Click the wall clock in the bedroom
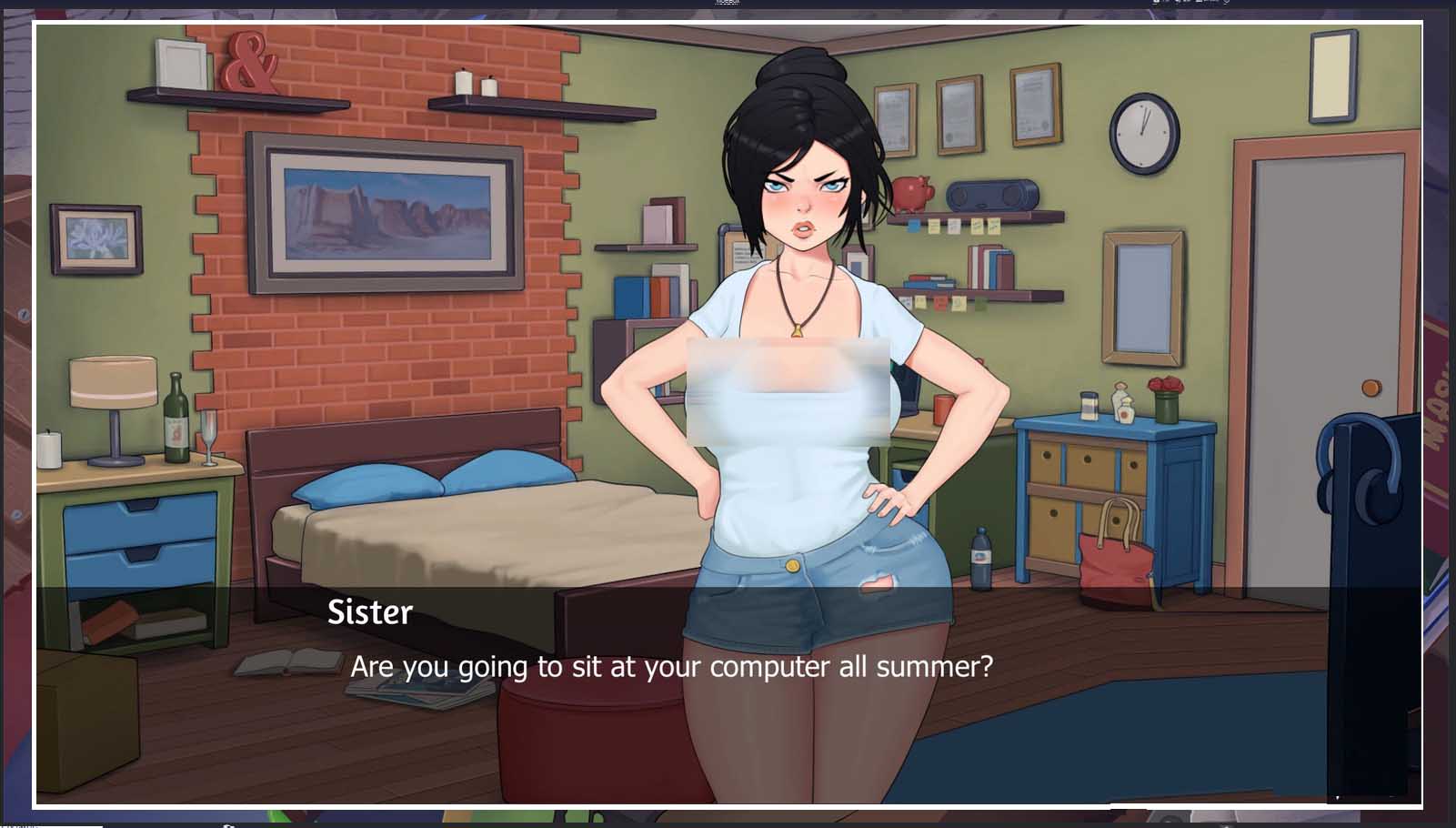 point(1142,132)
